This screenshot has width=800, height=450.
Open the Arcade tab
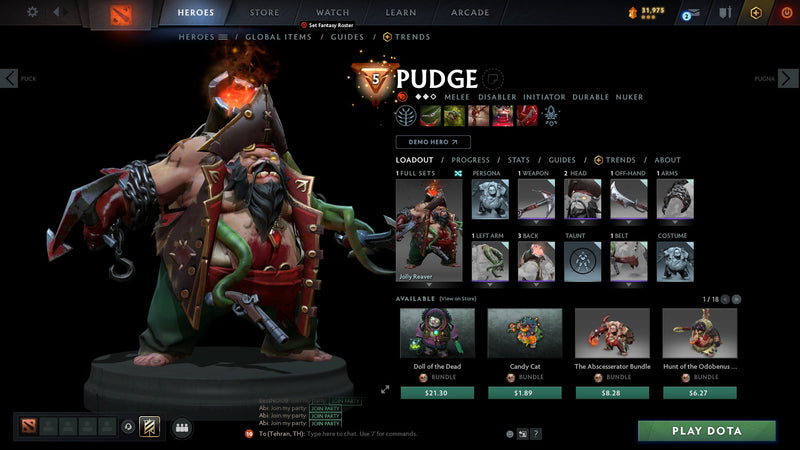pos(470,13)
